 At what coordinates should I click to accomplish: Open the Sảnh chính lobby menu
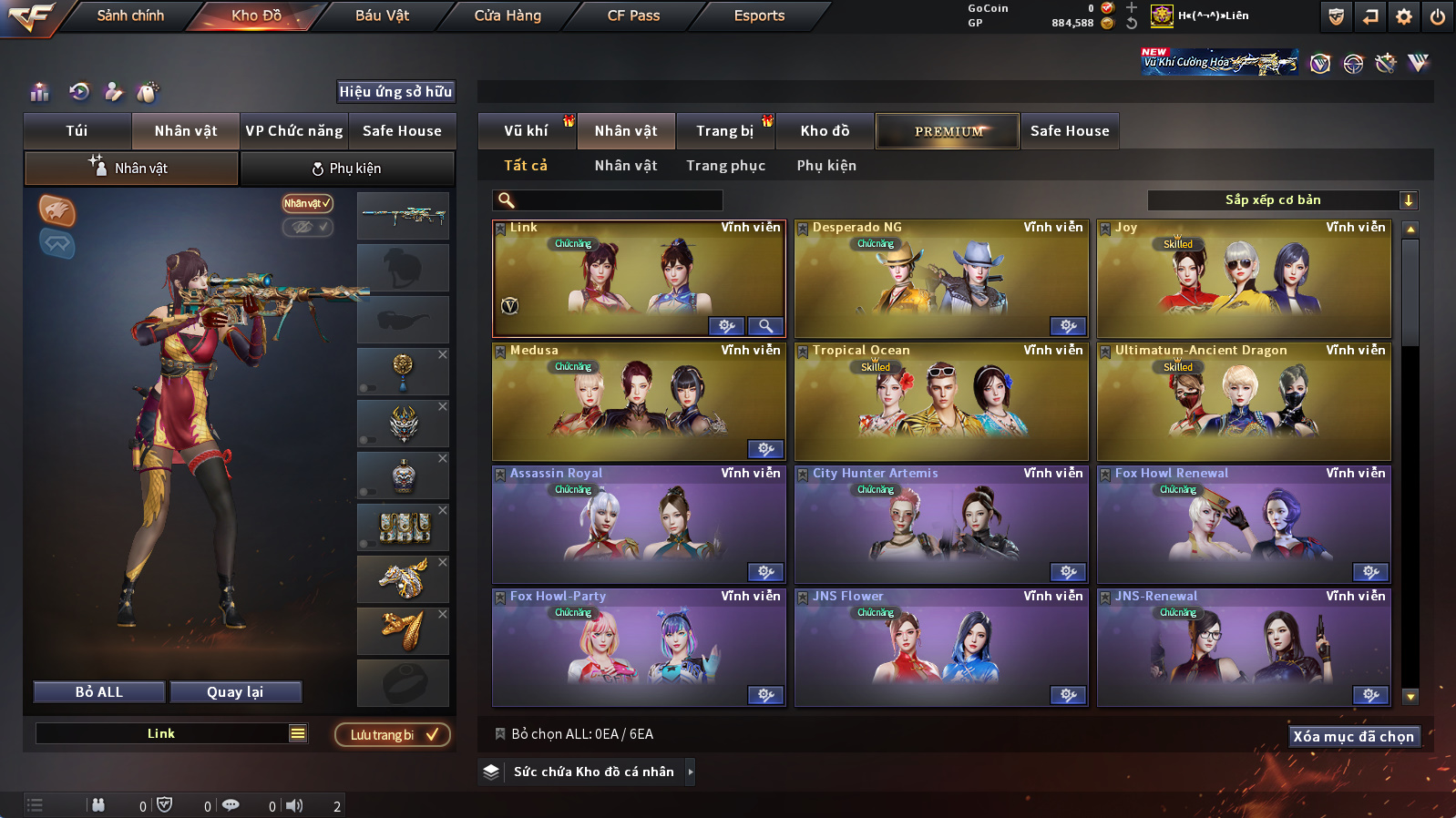coord(130,15)
